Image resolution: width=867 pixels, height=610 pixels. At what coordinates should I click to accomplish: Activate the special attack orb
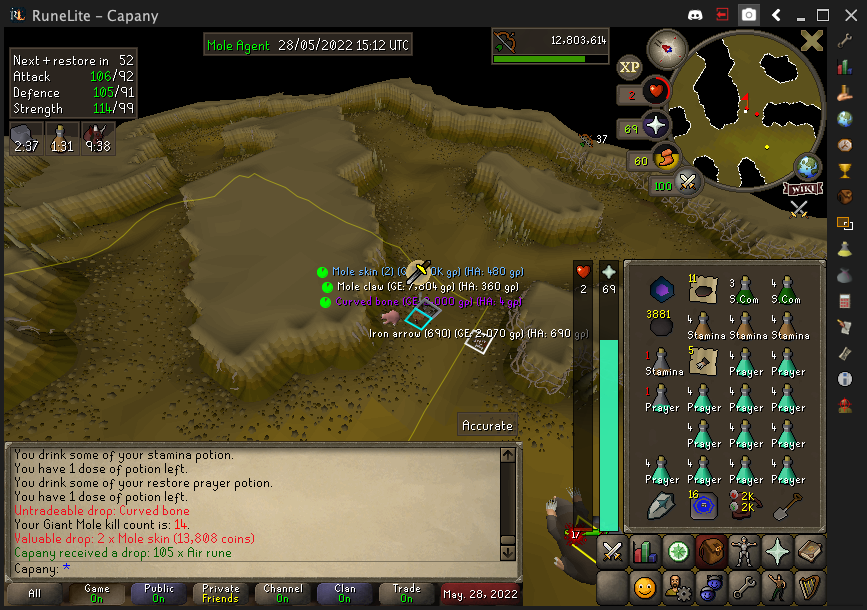click(x=687, y=183)
